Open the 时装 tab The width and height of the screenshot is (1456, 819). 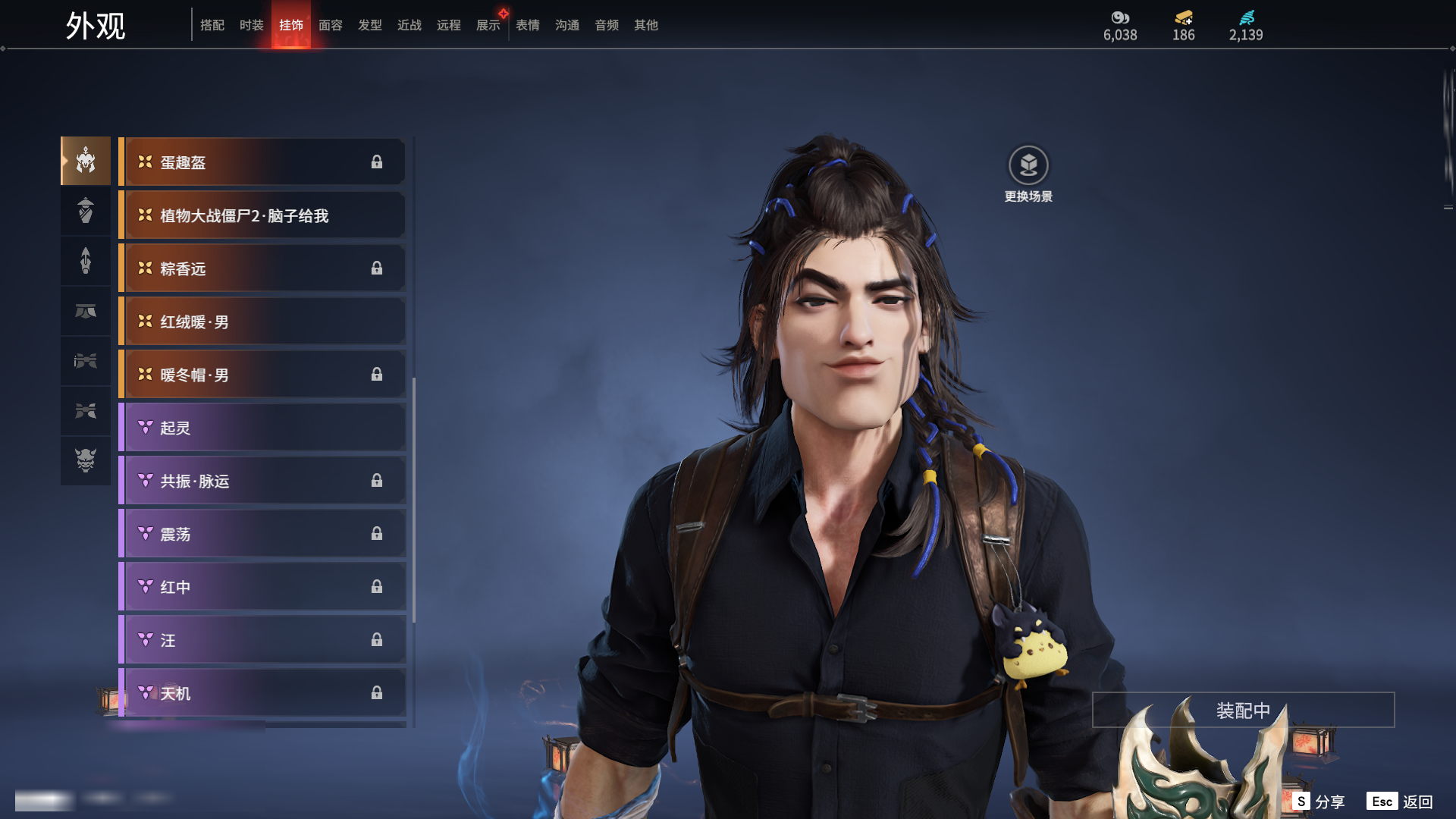tap(252, 25)
